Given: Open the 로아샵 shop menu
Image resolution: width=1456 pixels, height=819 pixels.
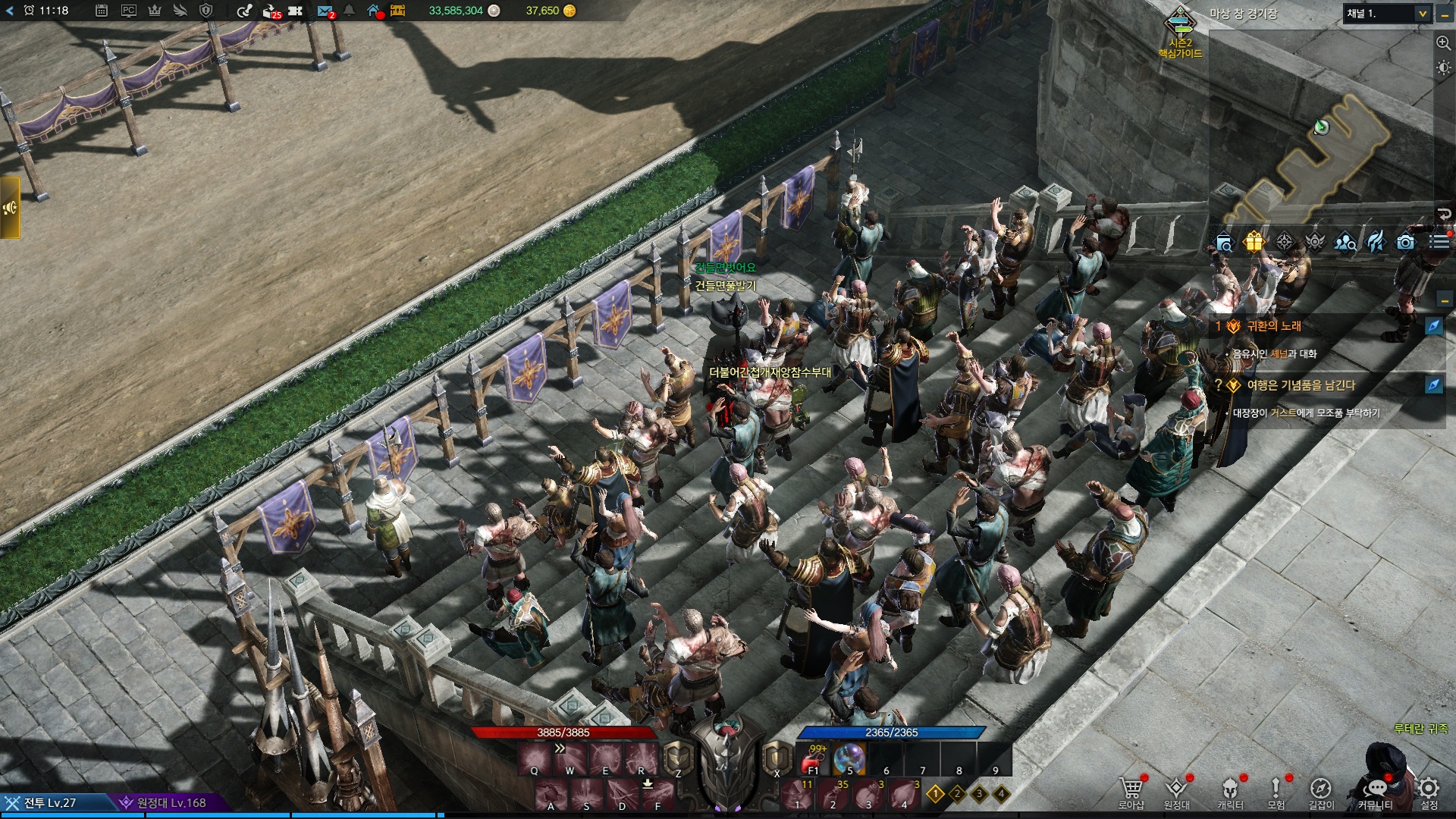Looking at the screenshot, I should point(1131,791).
